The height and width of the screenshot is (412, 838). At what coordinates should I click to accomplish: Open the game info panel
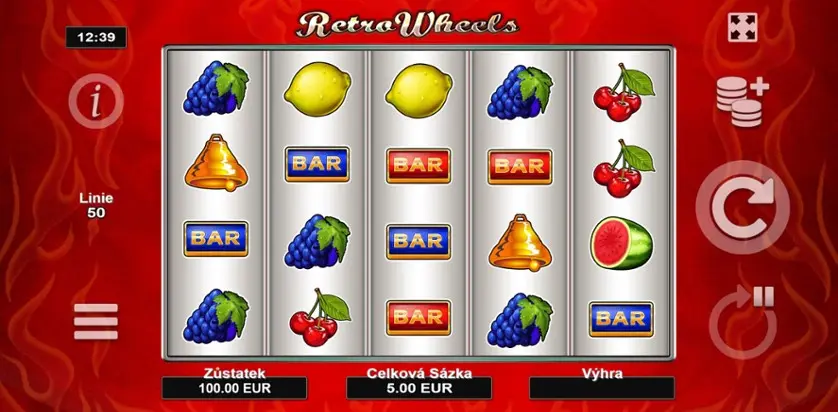point(96,100)
